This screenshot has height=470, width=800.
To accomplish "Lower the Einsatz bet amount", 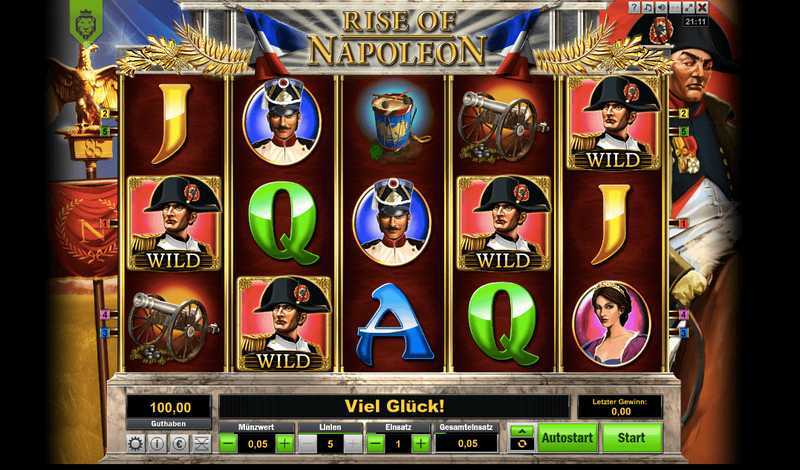I will 376,443.
